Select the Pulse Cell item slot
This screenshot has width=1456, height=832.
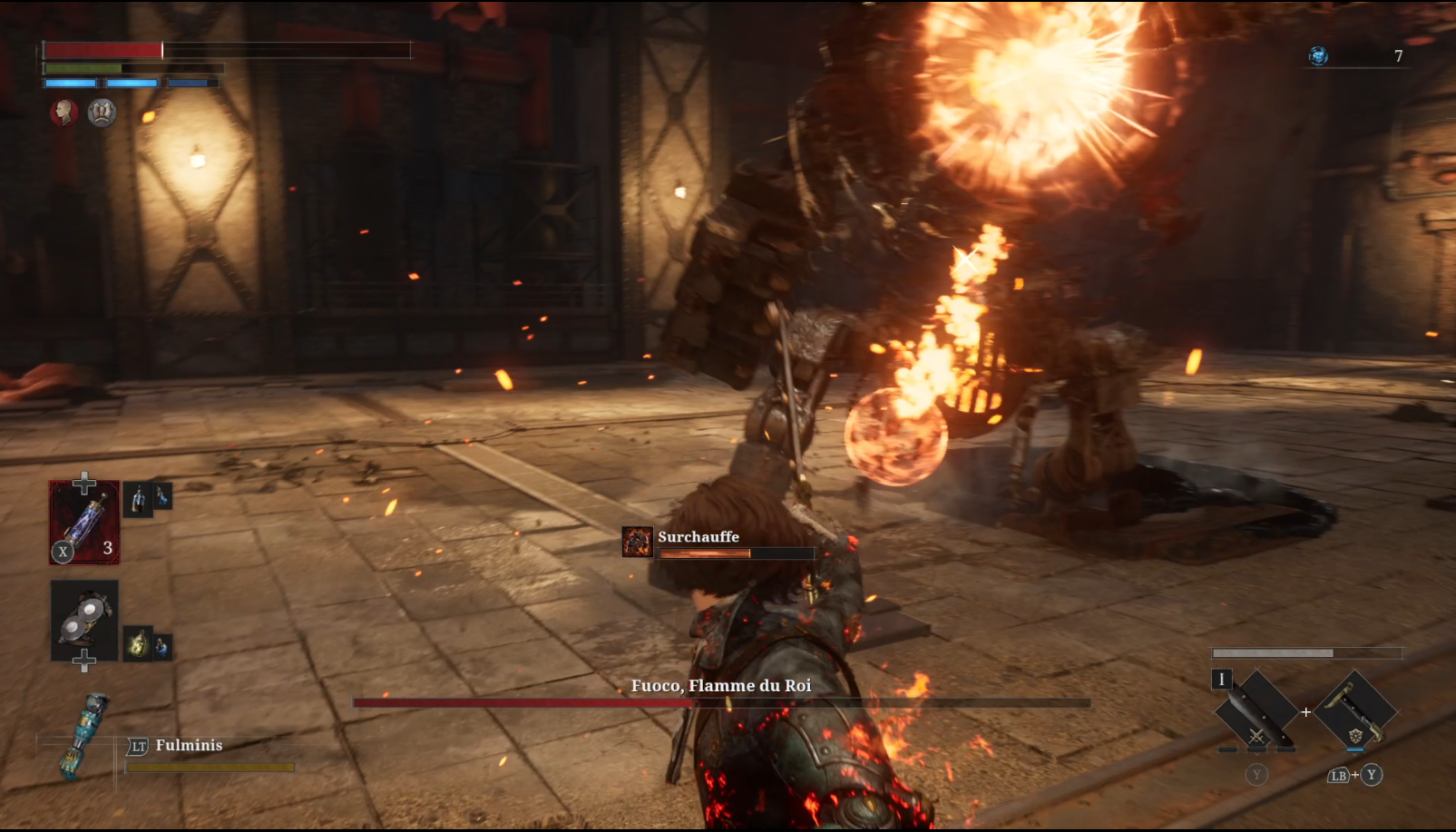click(x=84, y=523)
